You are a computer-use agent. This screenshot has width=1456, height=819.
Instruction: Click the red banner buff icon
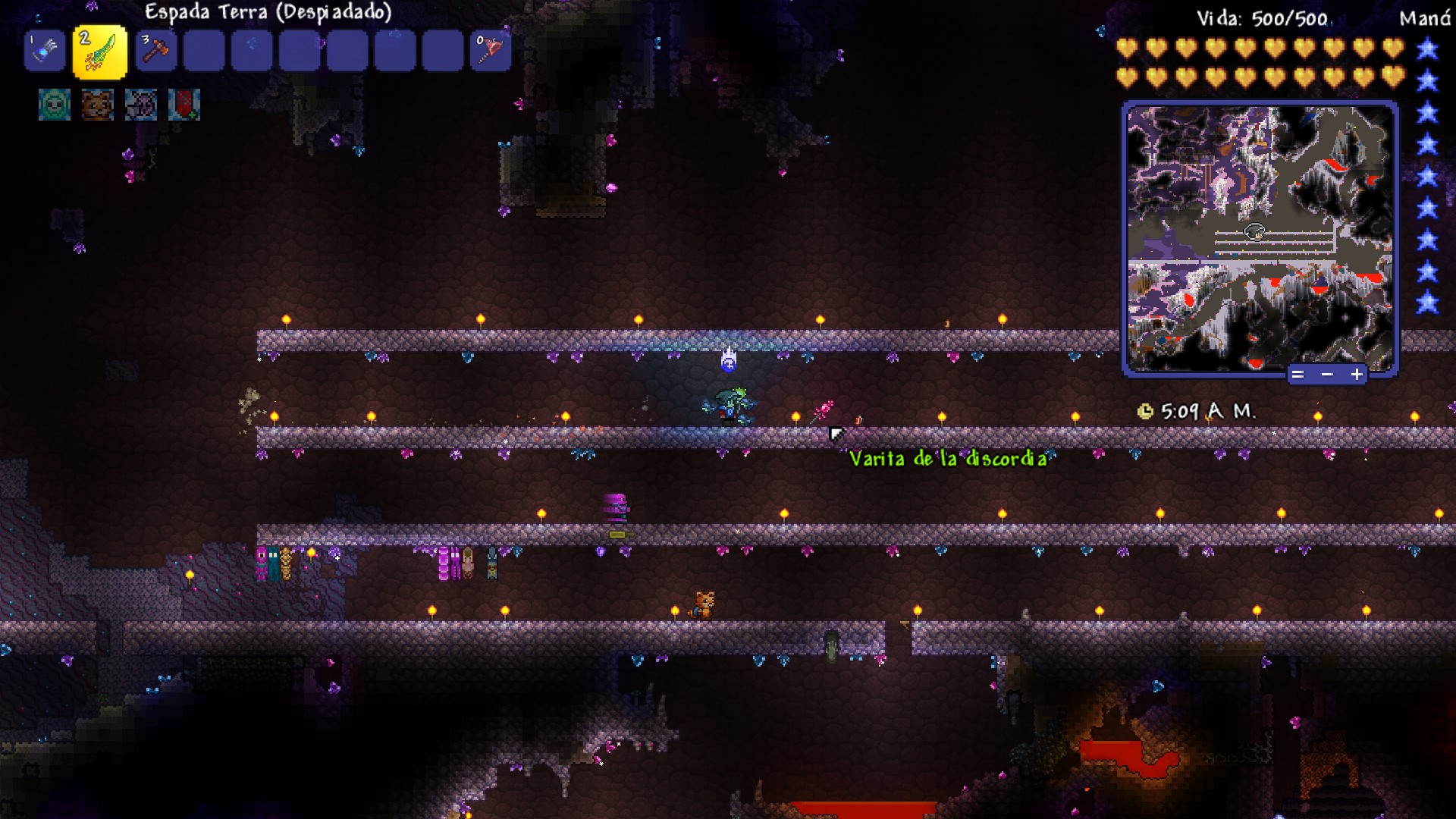(x=184, y=105)
